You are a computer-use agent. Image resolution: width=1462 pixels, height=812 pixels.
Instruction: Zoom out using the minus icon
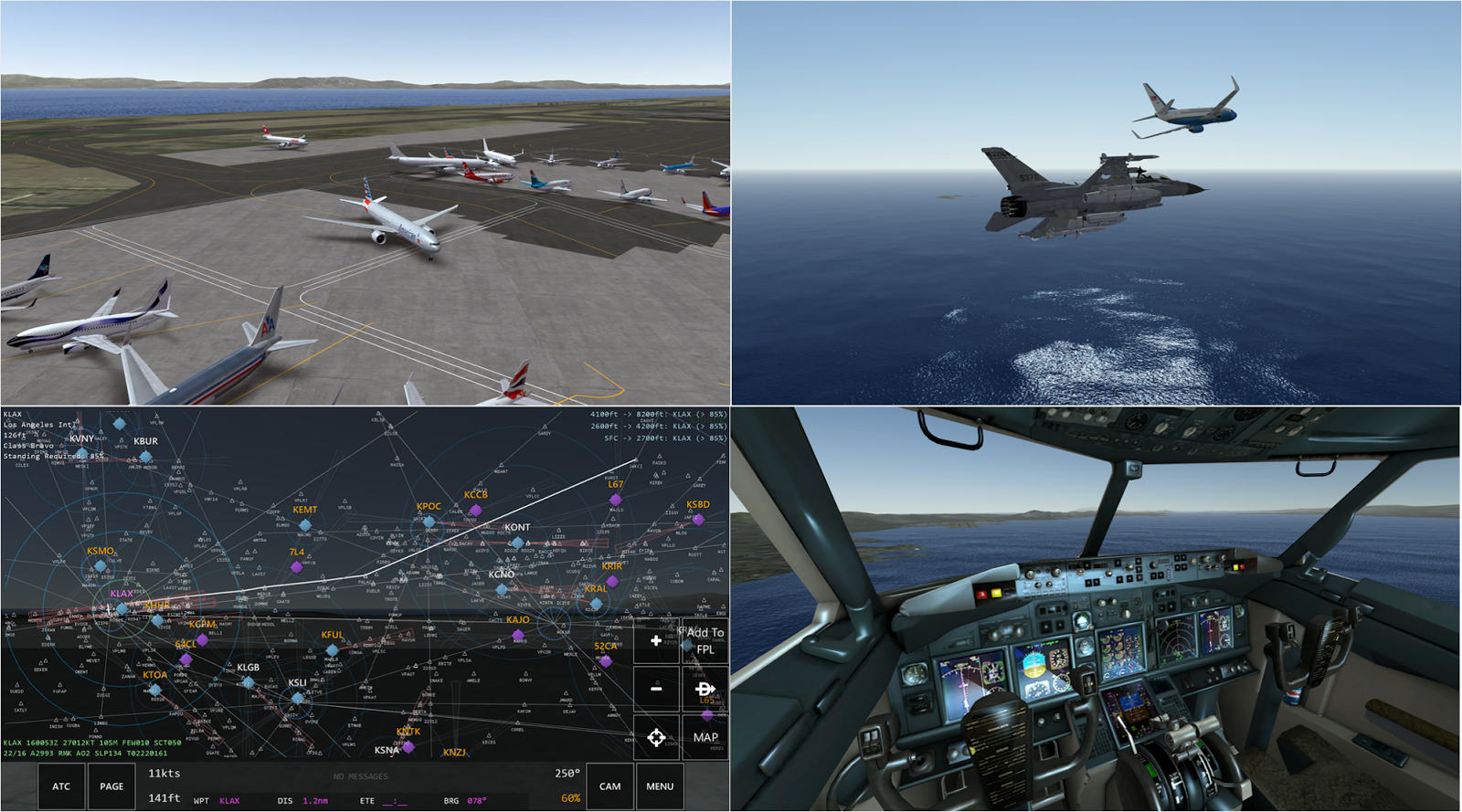coord(656,688)
